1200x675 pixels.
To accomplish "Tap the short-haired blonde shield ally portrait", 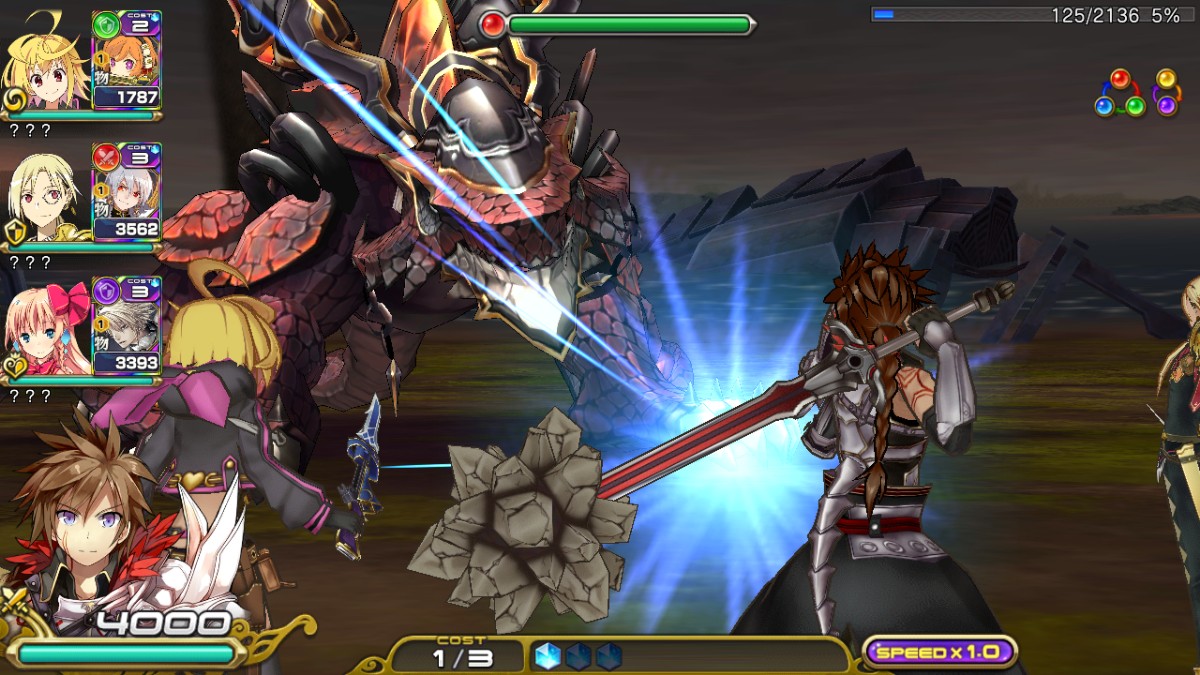I will [x=48, y=196].
